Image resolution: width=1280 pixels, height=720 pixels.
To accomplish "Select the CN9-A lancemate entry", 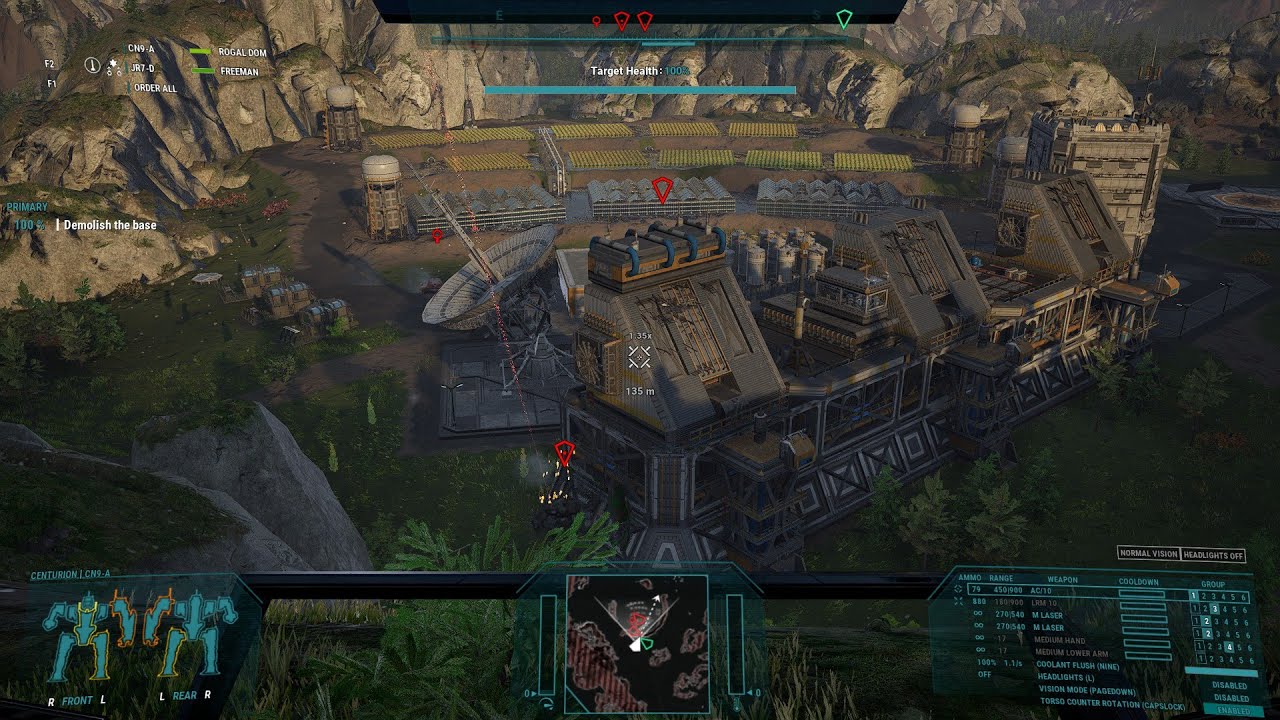I will pos(141,48).
